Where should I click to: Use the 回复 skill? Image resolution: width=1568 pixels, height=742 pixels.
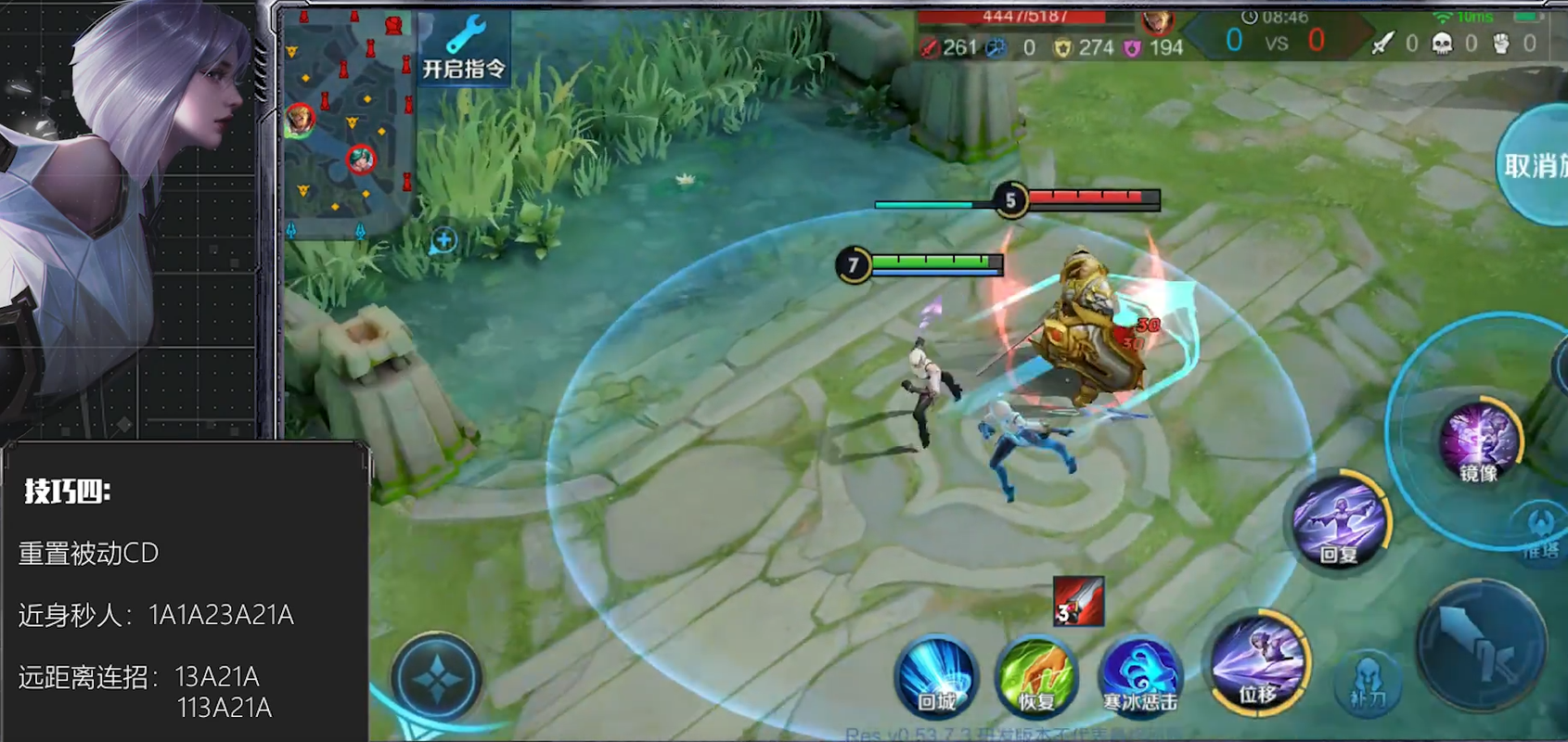point(1338,521)
